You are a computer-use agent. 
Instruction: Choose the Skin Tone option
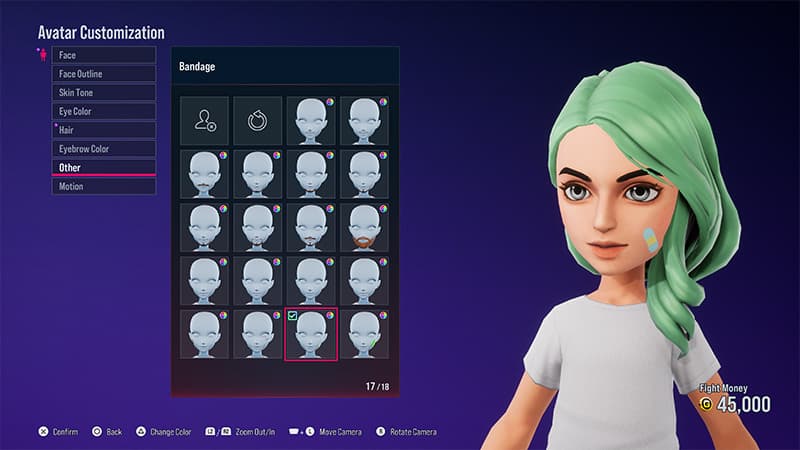[104, 92]
